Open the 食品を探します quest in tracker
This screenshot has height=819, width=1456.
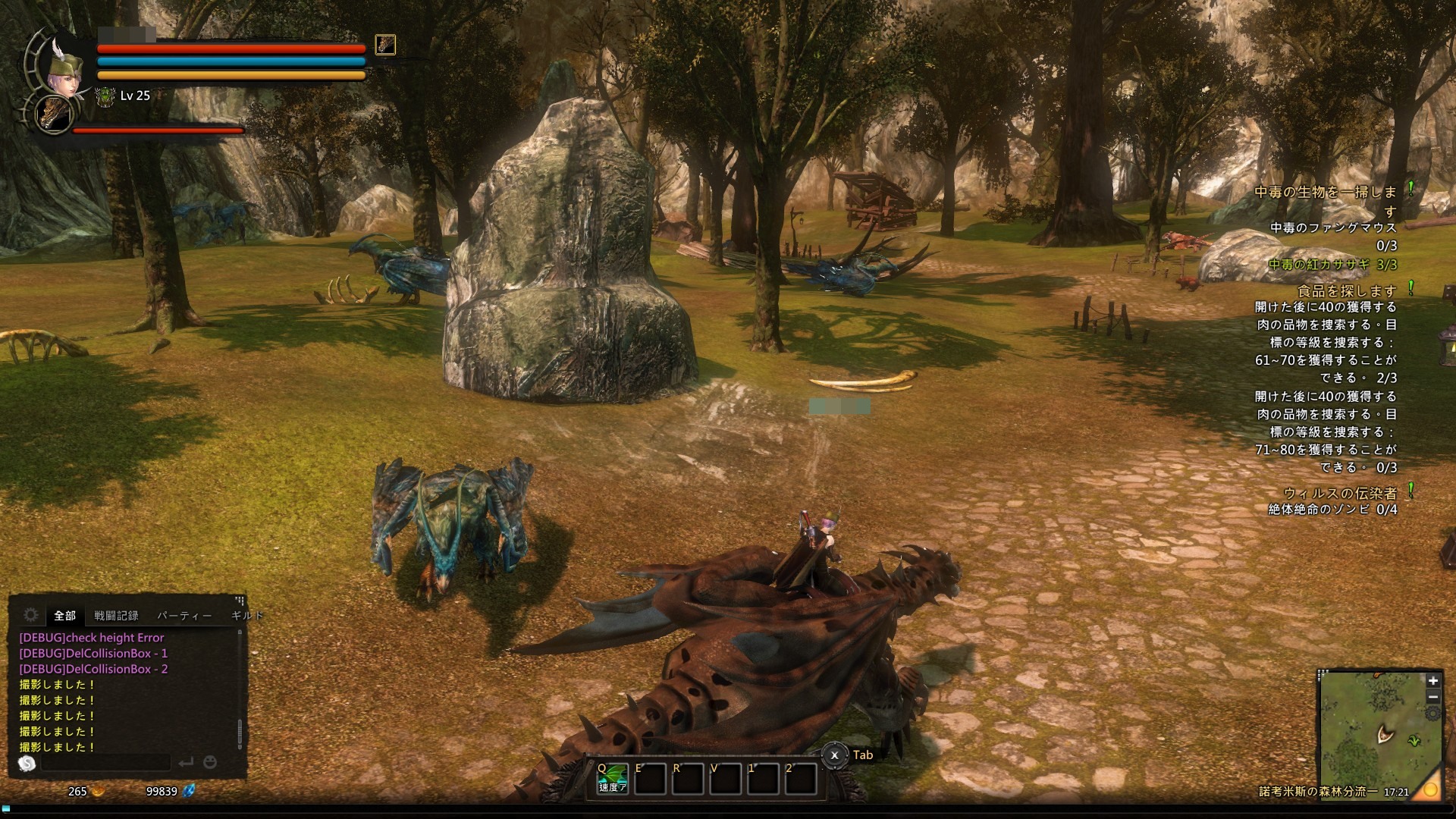[1347, 290]
